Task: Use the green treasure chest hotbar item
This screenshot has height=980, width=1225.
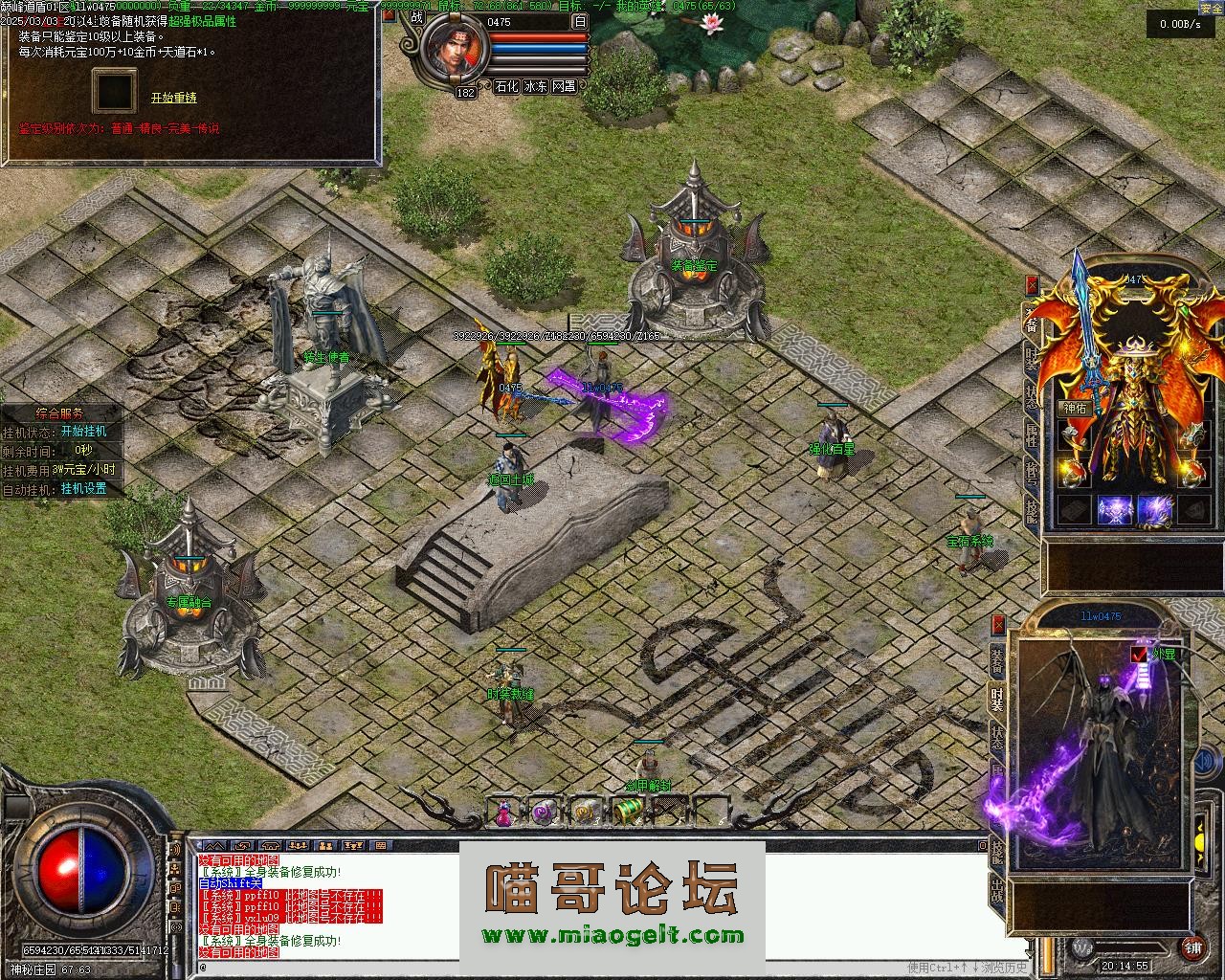Action: coord(627,812)
